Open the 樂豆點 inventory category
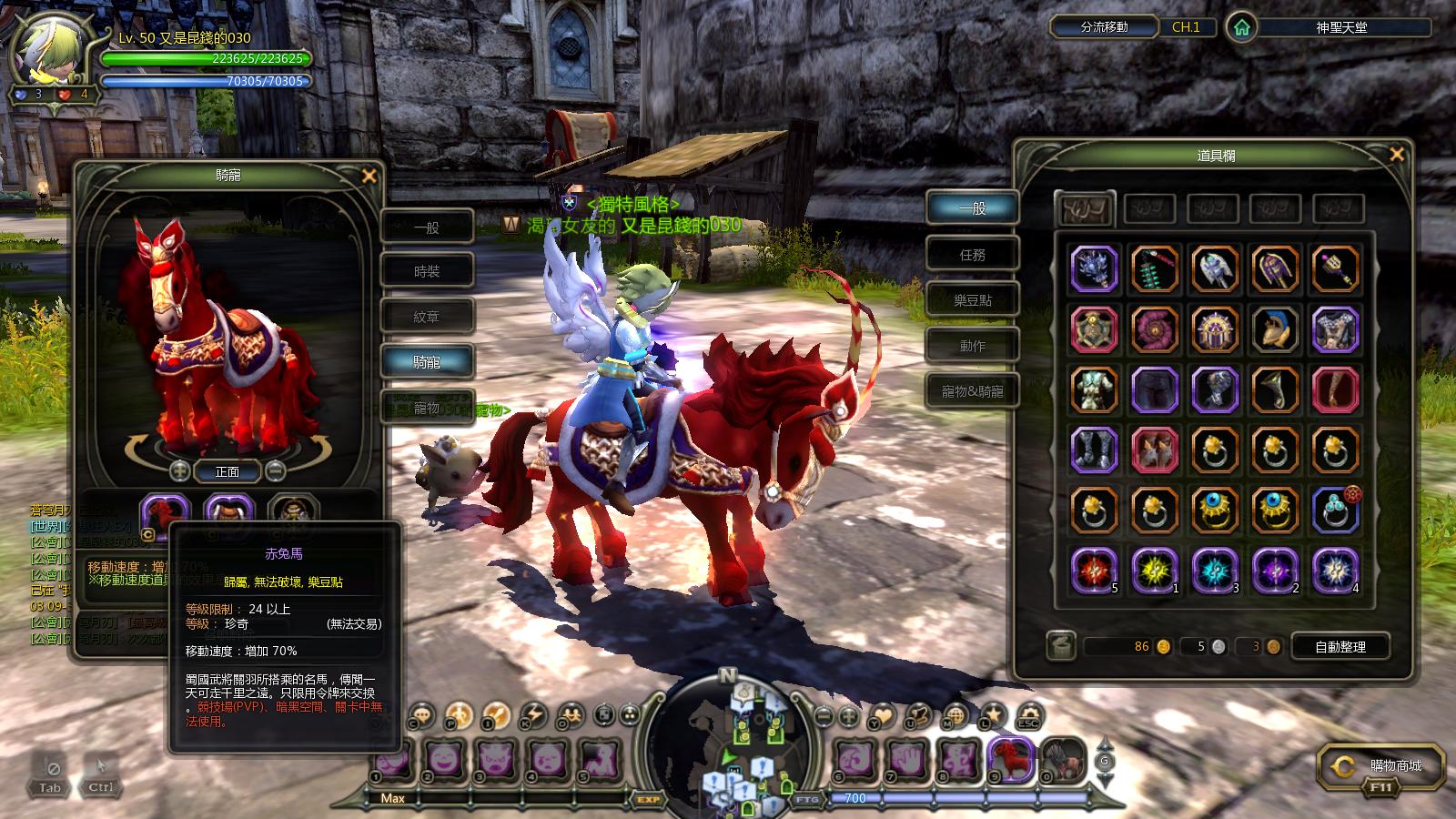 coord(972,300)
